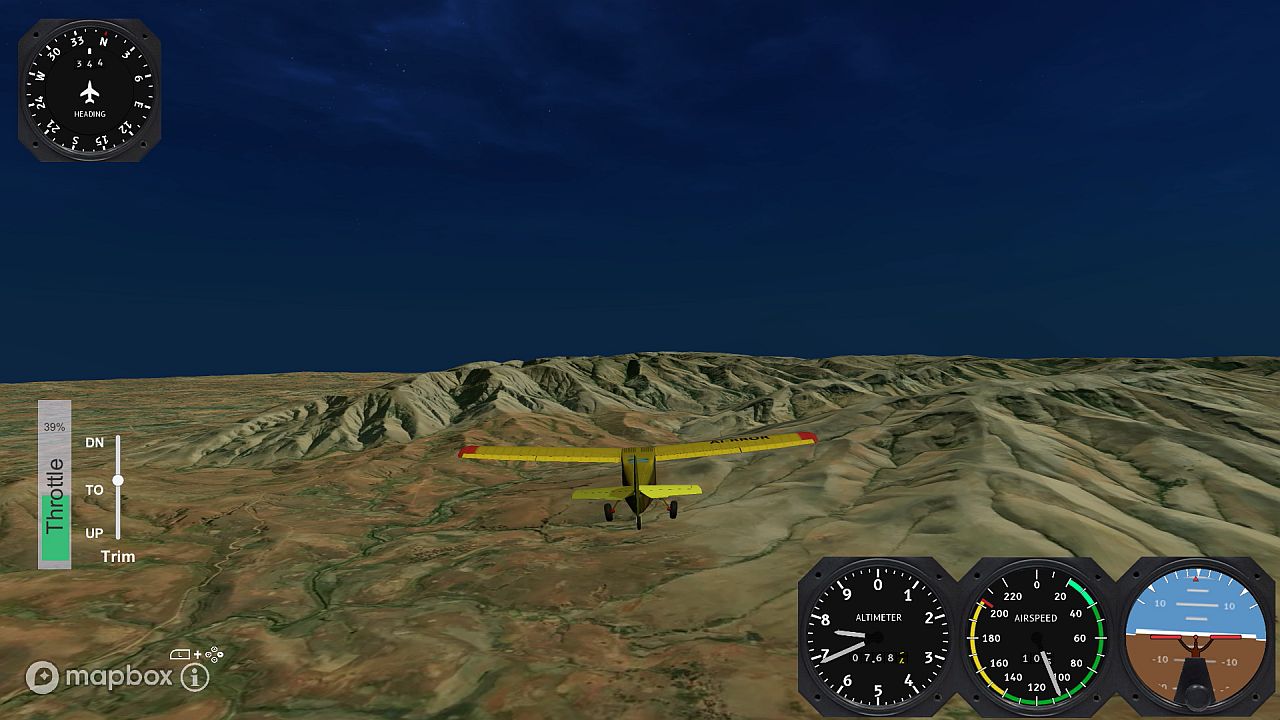
Task: Click the gamepad controller icon
Action: tap(213, 654)
